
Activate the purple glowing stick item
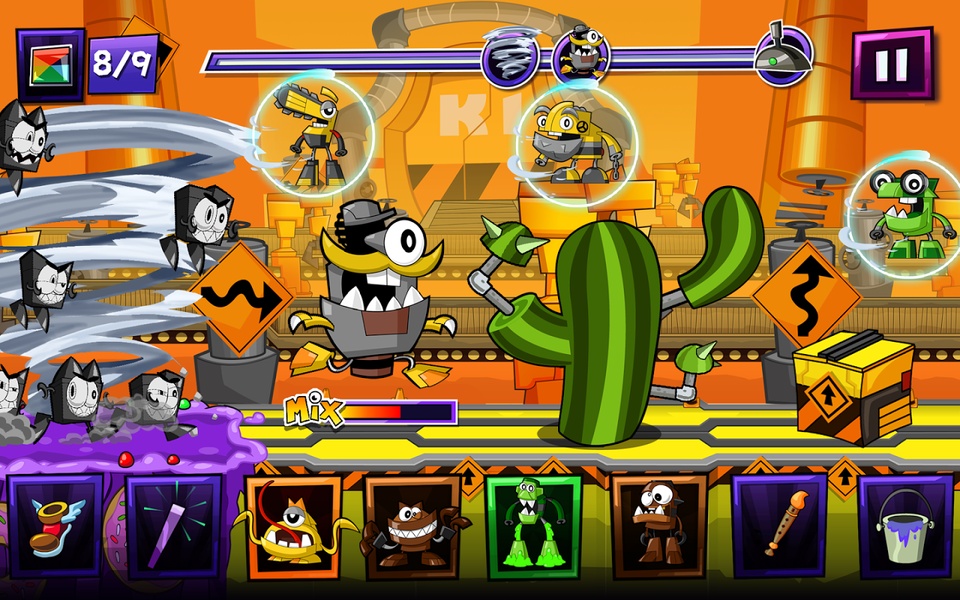173,528
